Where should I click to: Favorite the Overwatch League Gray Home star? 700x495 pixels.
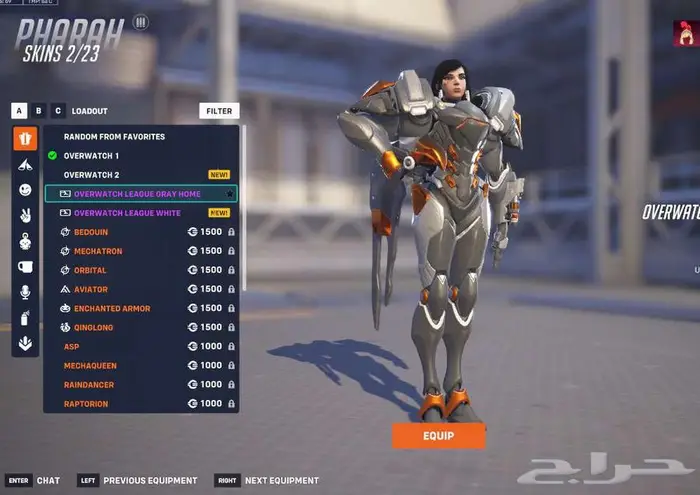point(229,194)
